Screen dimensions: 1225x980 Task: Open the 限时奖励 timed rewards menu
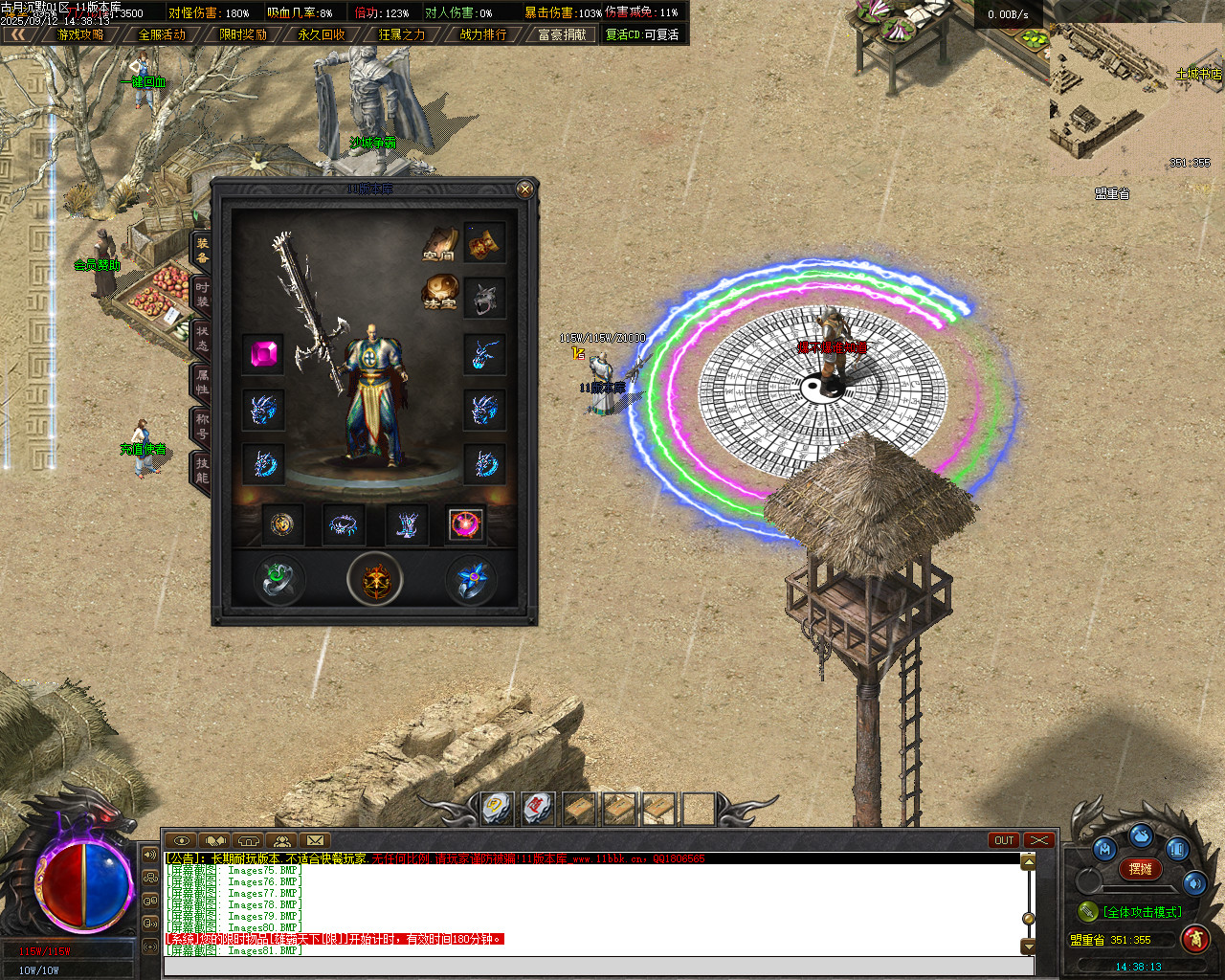(243, 34)
